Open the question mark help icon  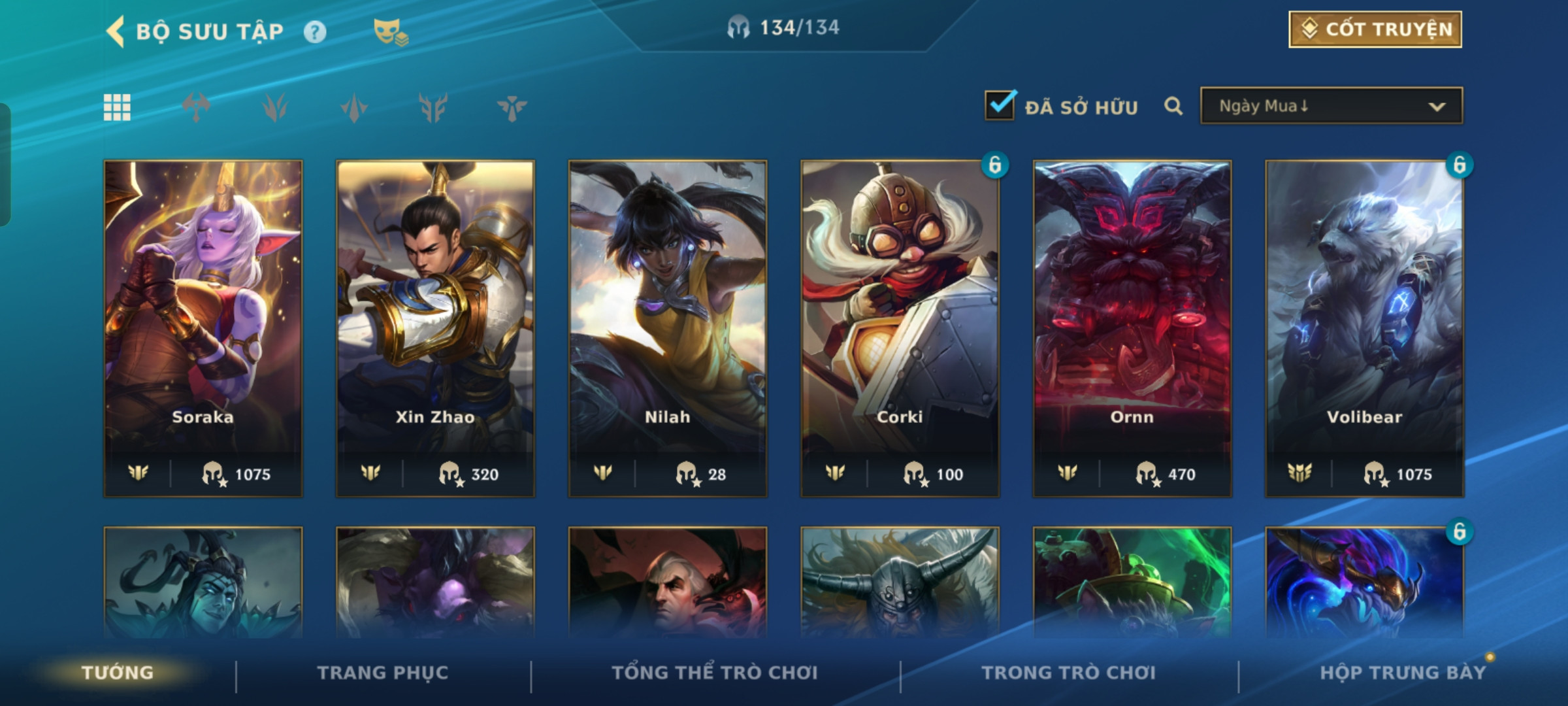(315, 31)
